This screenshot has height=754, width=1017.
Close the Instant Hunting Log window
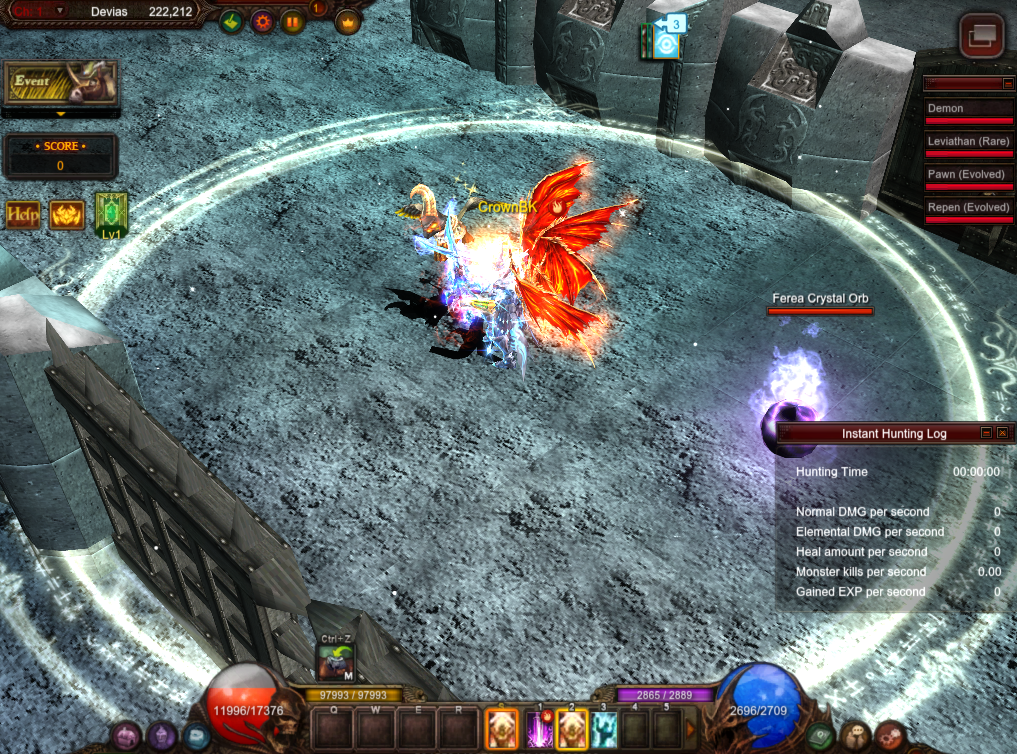[x=1002, y=433]
